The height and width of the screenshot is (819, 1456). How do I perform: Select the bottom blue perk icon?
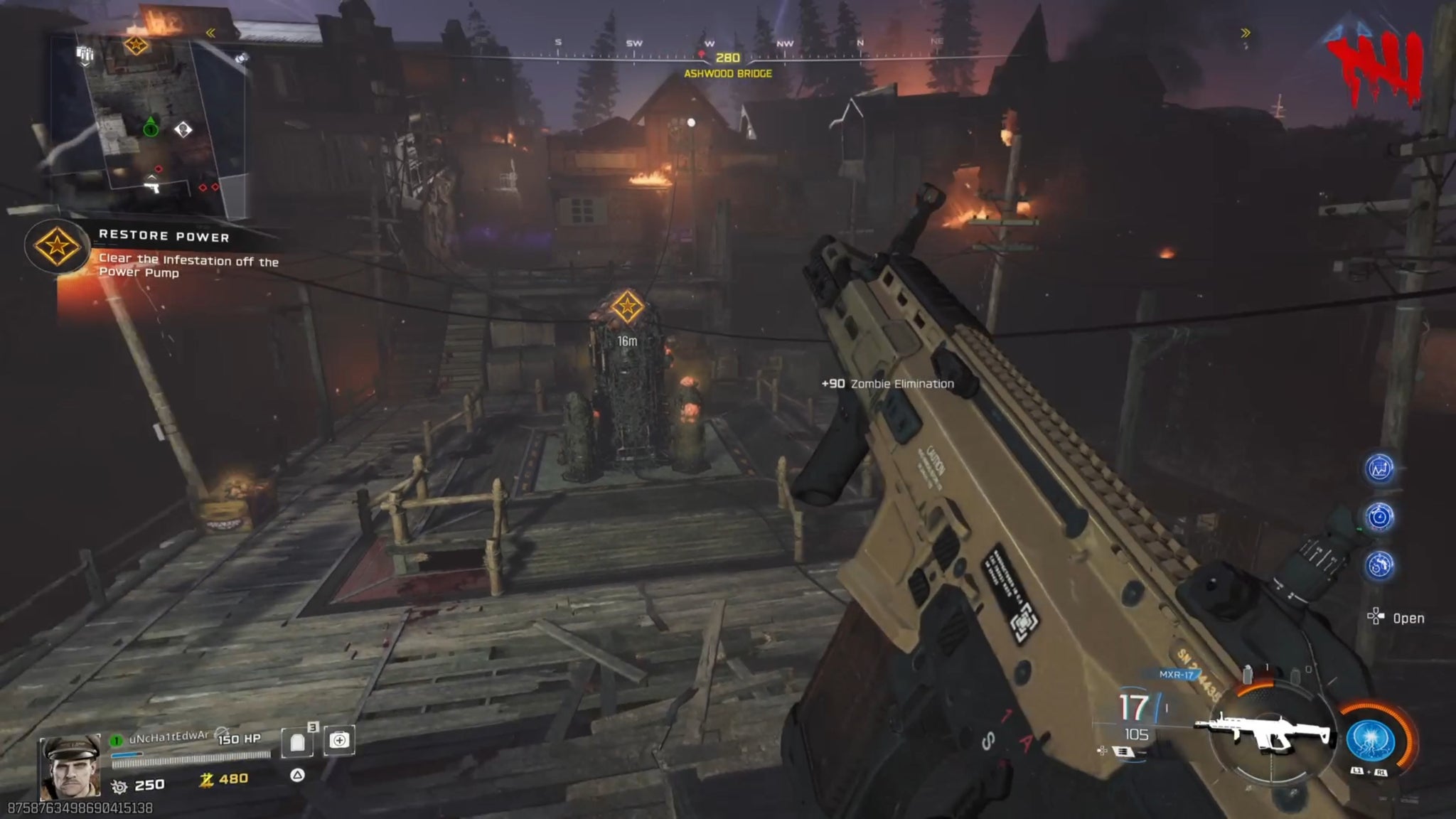(x=1380, y=565)
